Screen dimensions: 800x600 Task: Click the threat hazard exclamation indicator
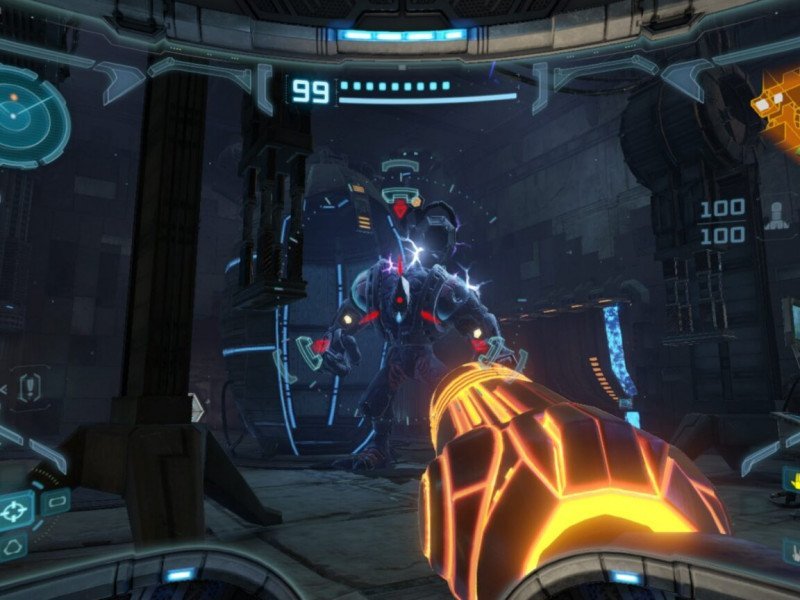point(32,384)
